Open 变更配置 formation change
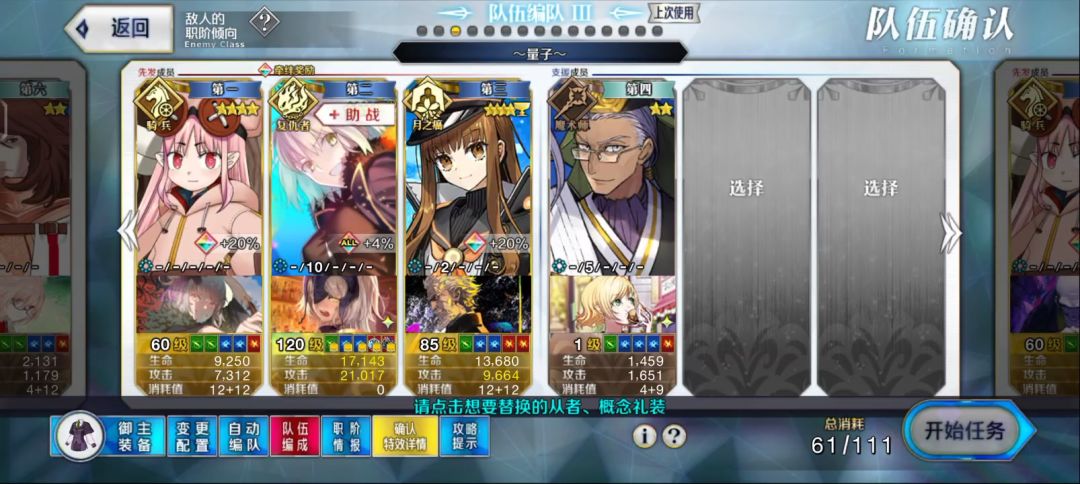This screenshot has width=1080, height=484. (x=191, y=436)
